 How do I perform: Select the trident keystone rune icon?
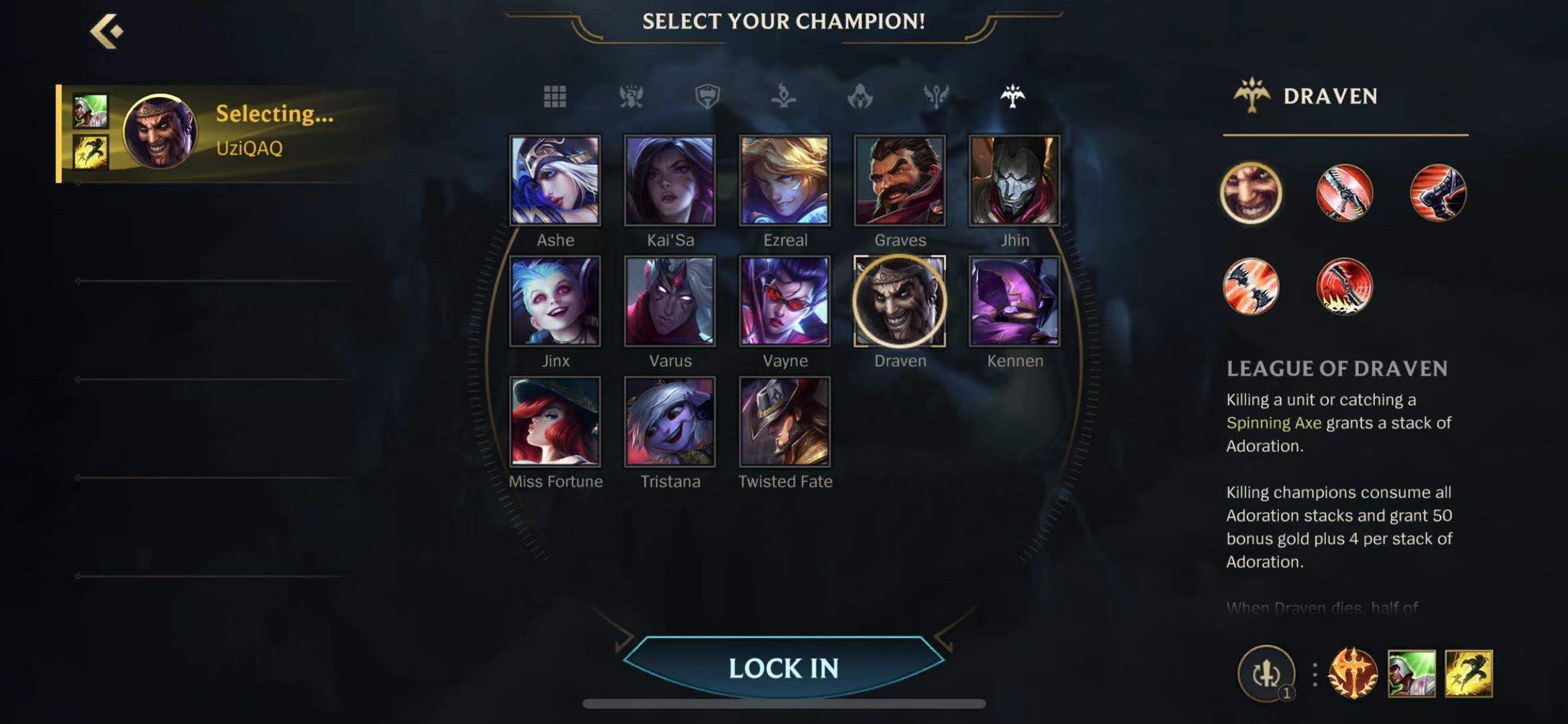pos(1353,674)
